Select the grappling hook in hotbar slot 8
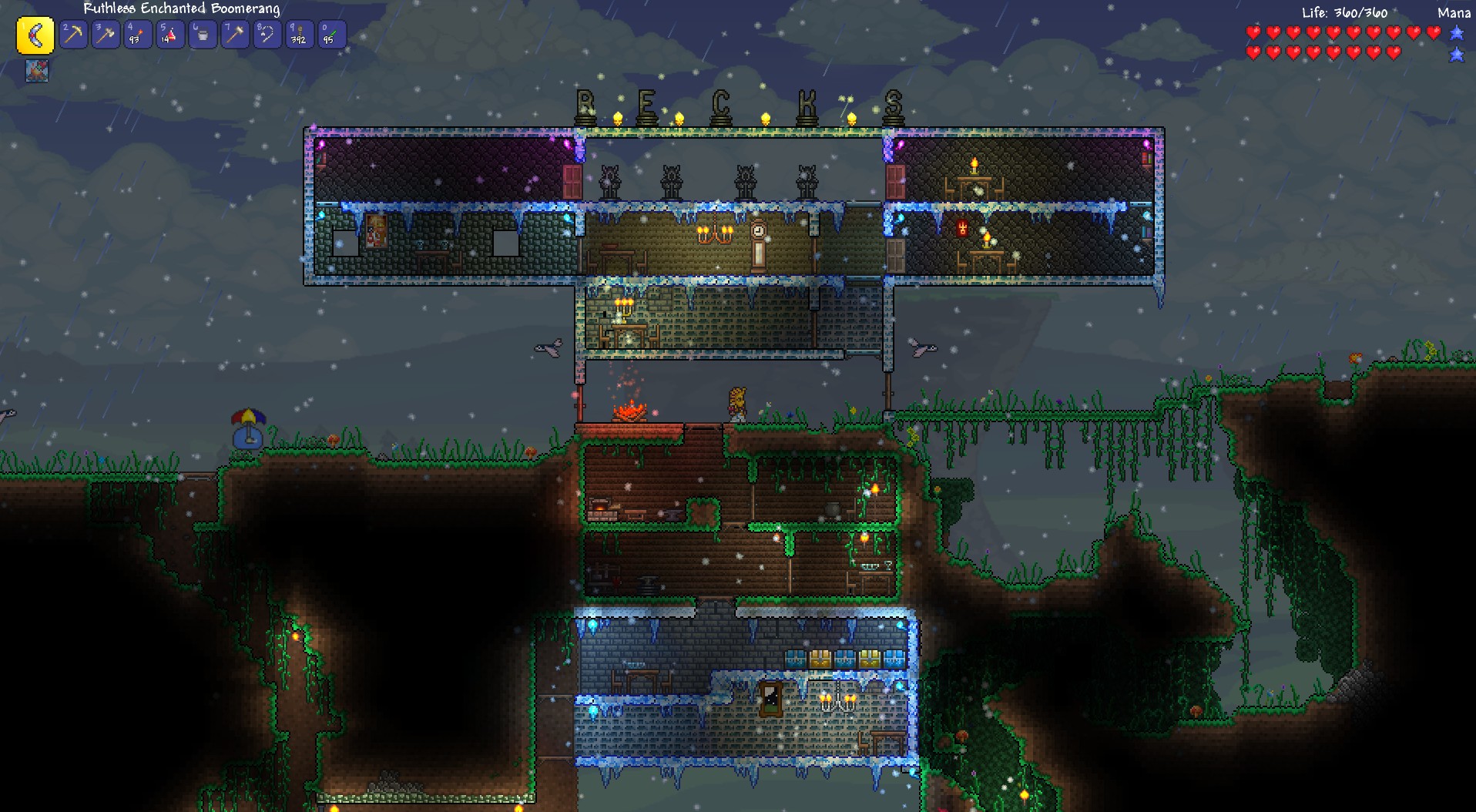This screenshot has width=1476, height=812. 267,34
